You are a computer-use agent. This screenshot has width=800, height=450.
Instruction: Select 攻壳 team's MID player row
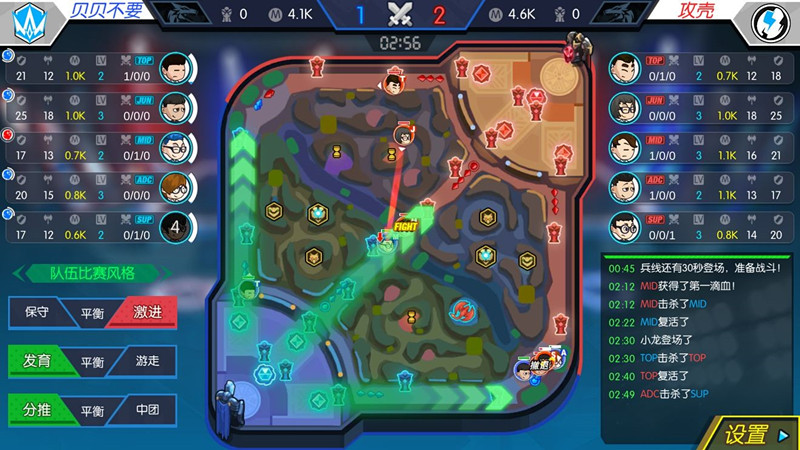coord(698,148)
